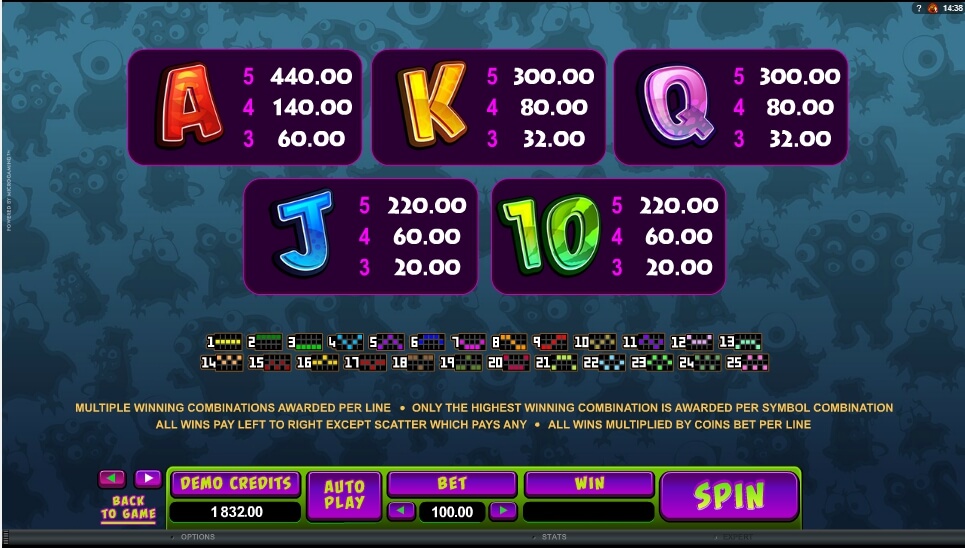Image resolution: width=965 pixels, height=548 pixels.
Task: Open help via the question mark icon
Action: tap(917, 8)
